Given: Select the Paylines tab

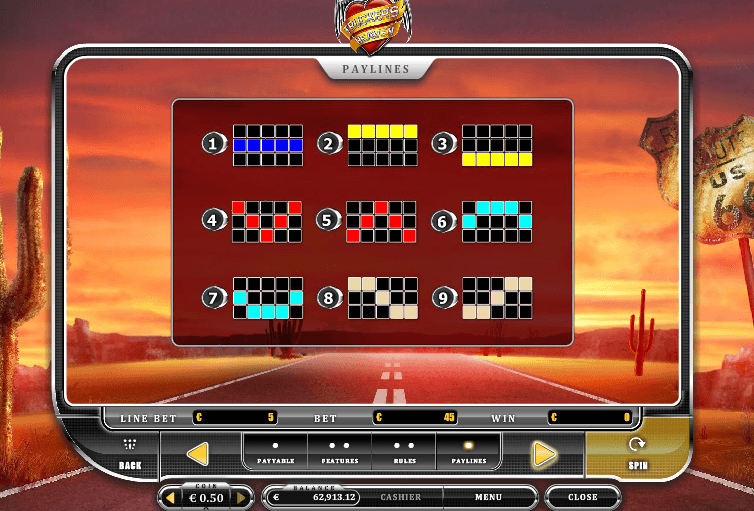Looking at the screenshot, I should click(x=467, y=452).
